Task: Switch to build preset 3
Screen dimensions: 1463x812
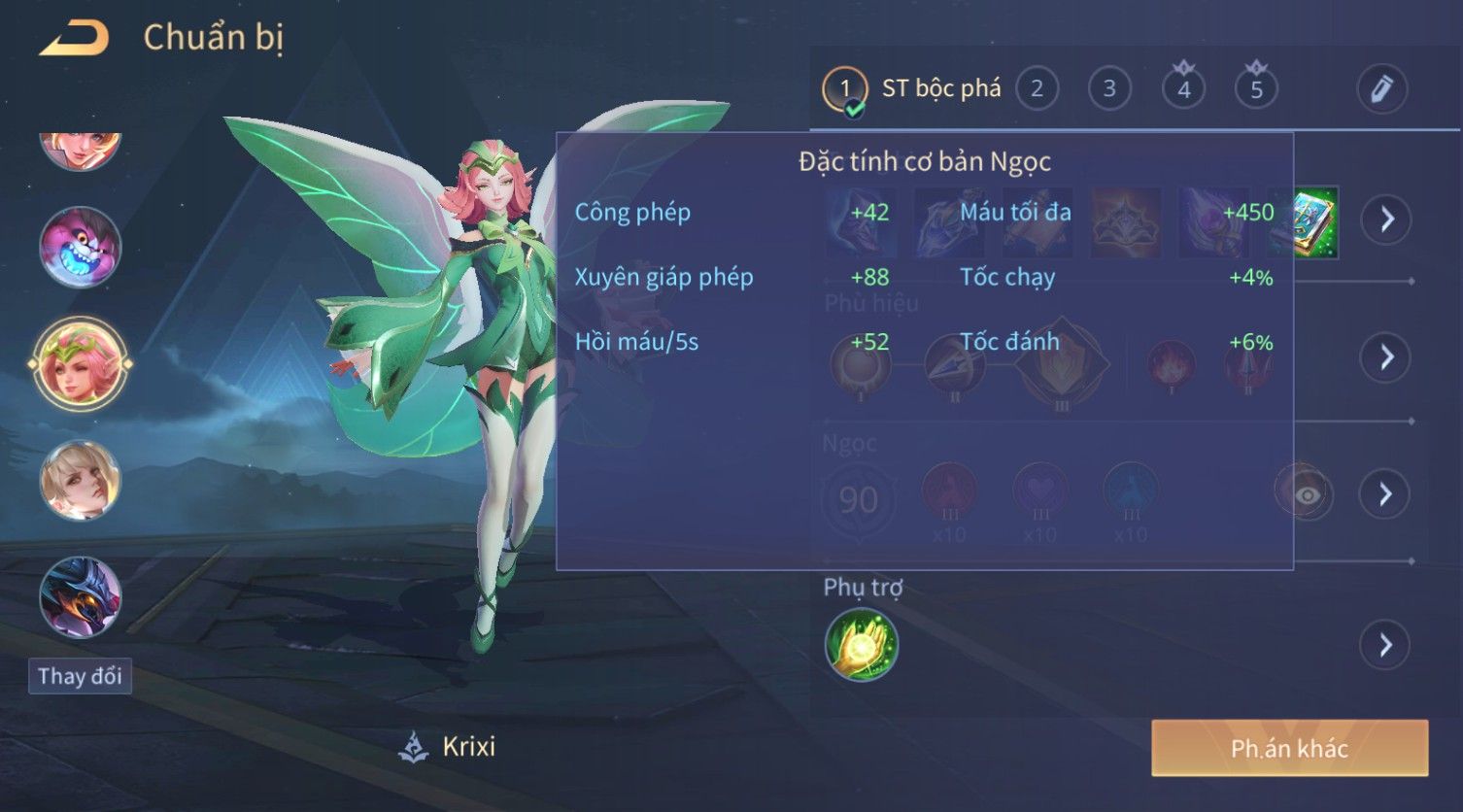Action: tap(1109, 89)
